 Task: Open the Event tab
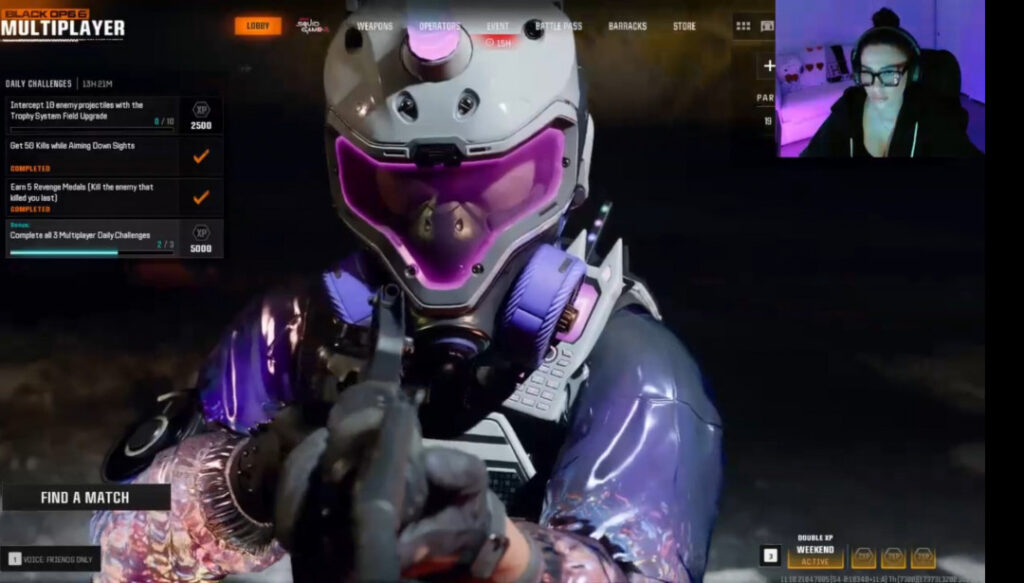tap(497, 26)
